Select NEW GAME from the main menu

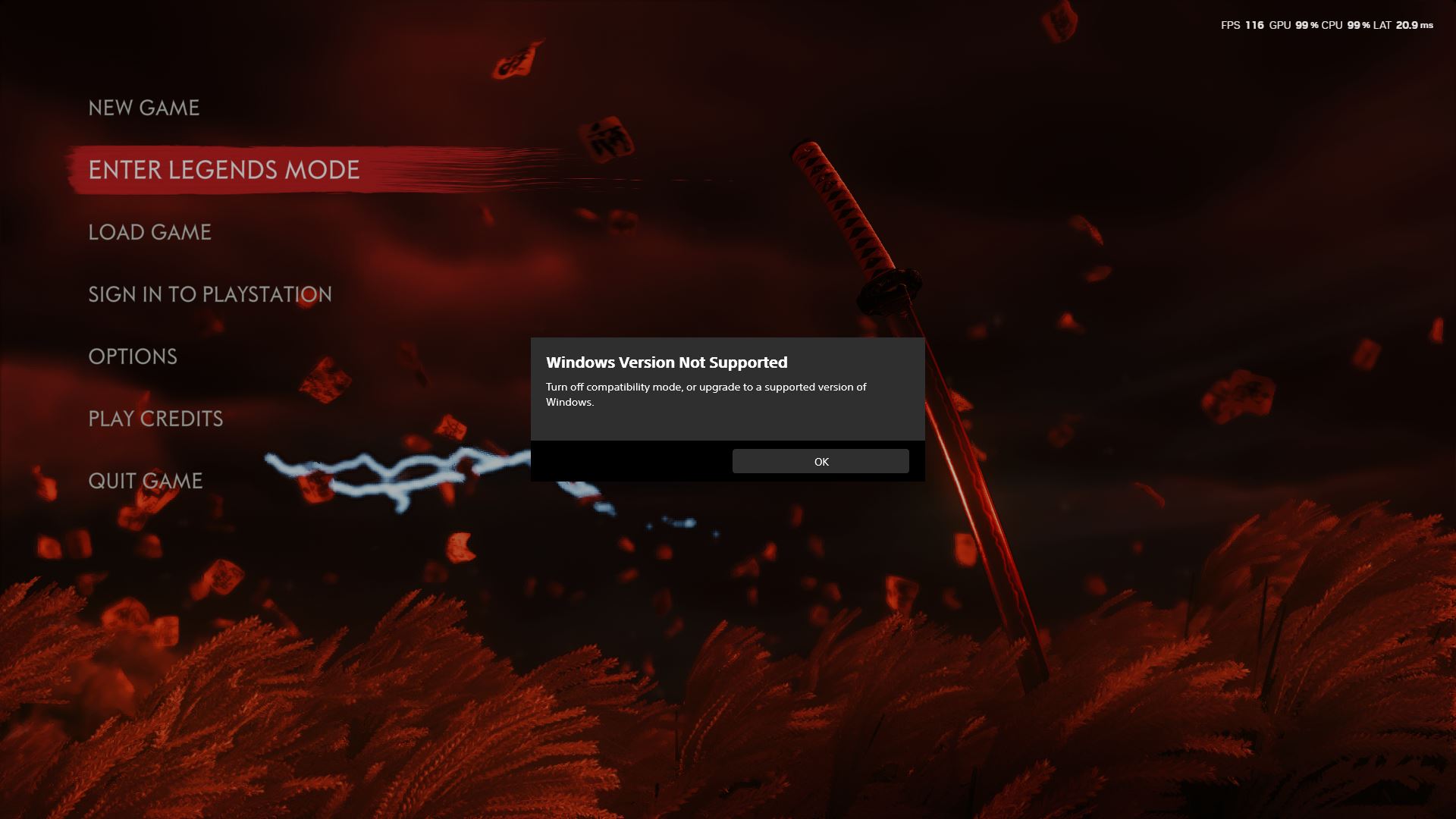pos(144,108)
